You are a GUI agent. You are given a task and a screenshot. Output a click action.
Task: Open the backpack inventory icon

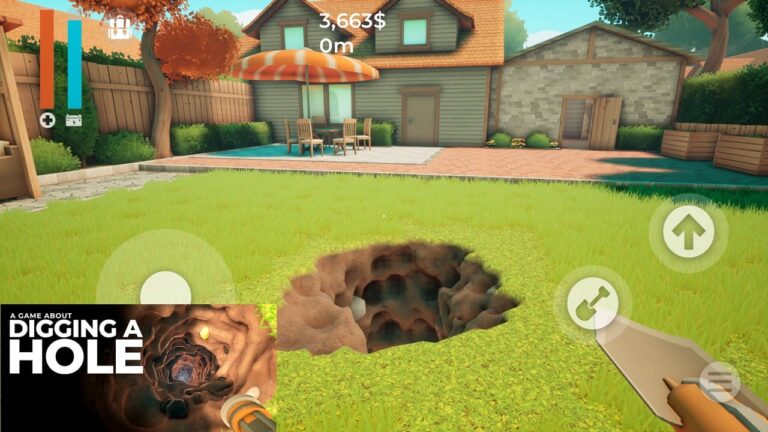pyautogui.click(x=120, y=27)
